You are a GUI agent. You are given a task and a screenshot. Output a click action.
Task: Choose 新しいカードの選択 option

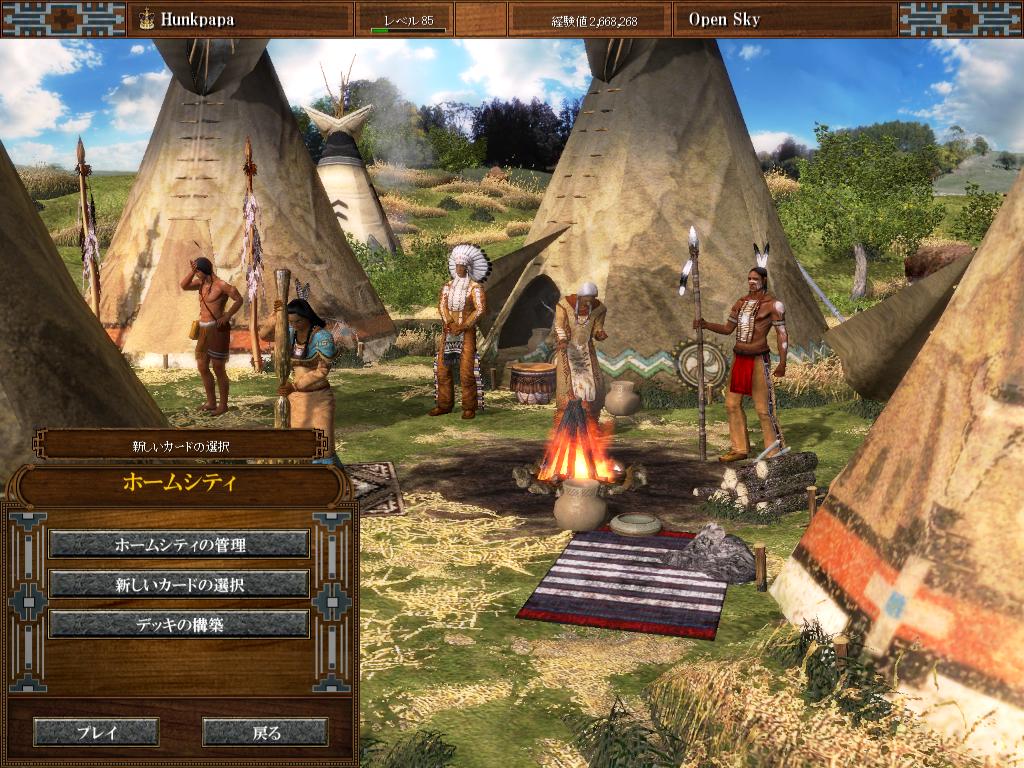[179, 584]
